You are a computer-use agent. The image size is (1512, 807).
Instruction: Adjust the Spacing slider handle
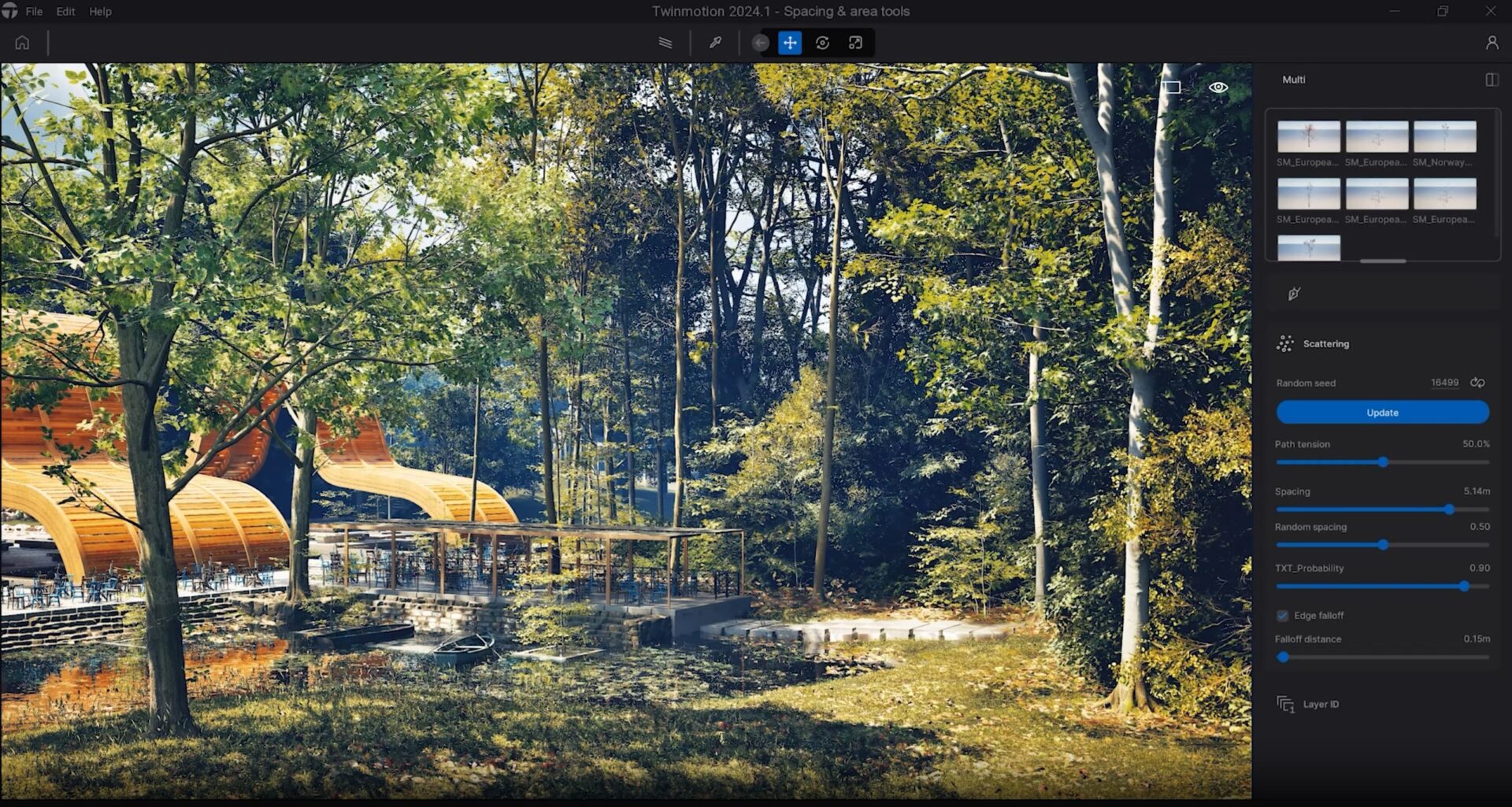pos(1449,509)
